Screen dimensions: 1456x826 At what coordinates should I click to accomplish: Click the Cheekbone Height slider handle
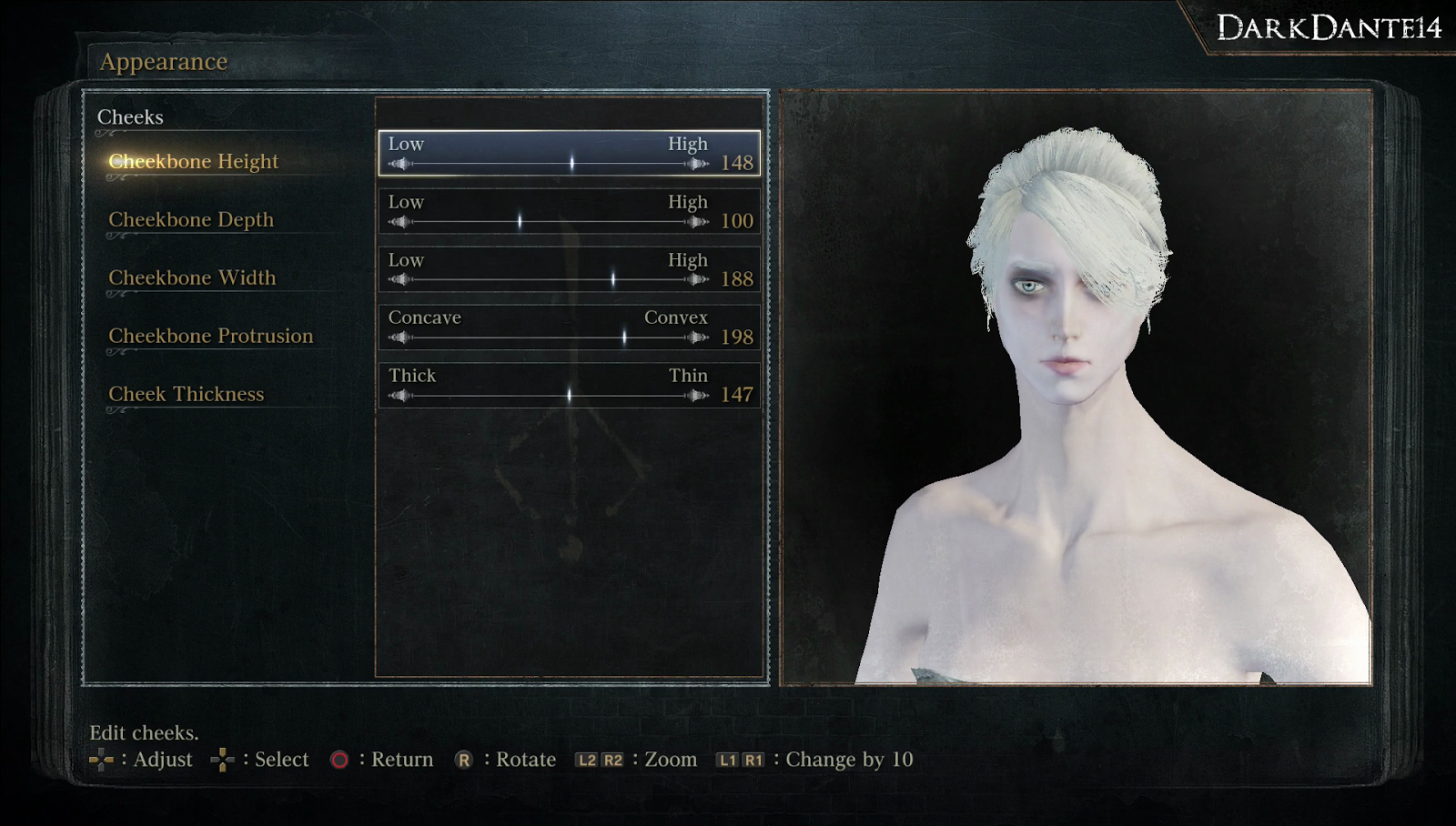click(571, 164)
